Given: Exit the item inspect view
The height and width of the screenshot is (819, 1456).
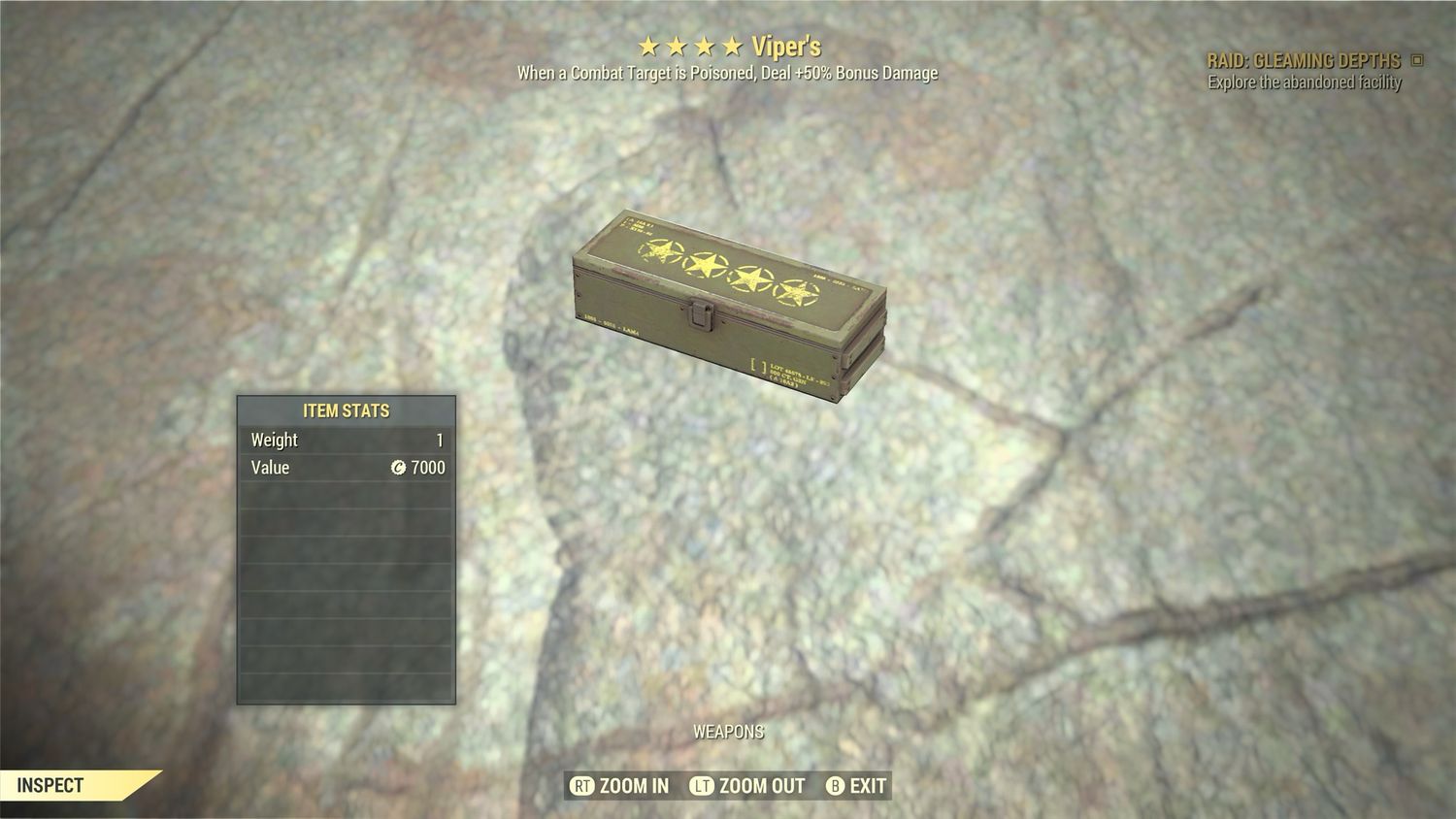Looking at the screenshot, I should point(867,786).
